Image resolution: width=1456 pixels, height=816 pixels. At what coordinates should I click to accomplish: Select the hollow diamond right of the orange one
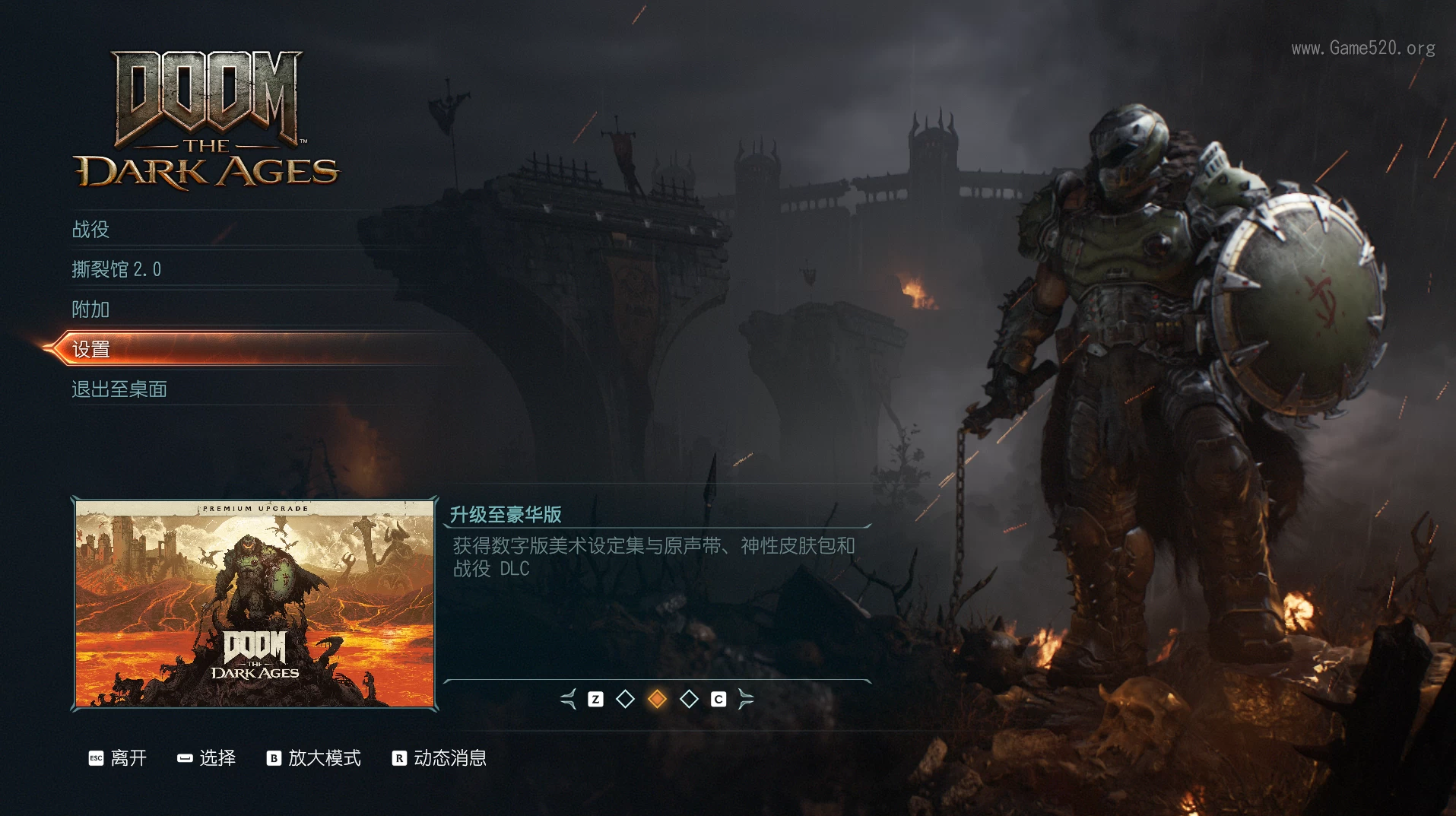[688, 699]
